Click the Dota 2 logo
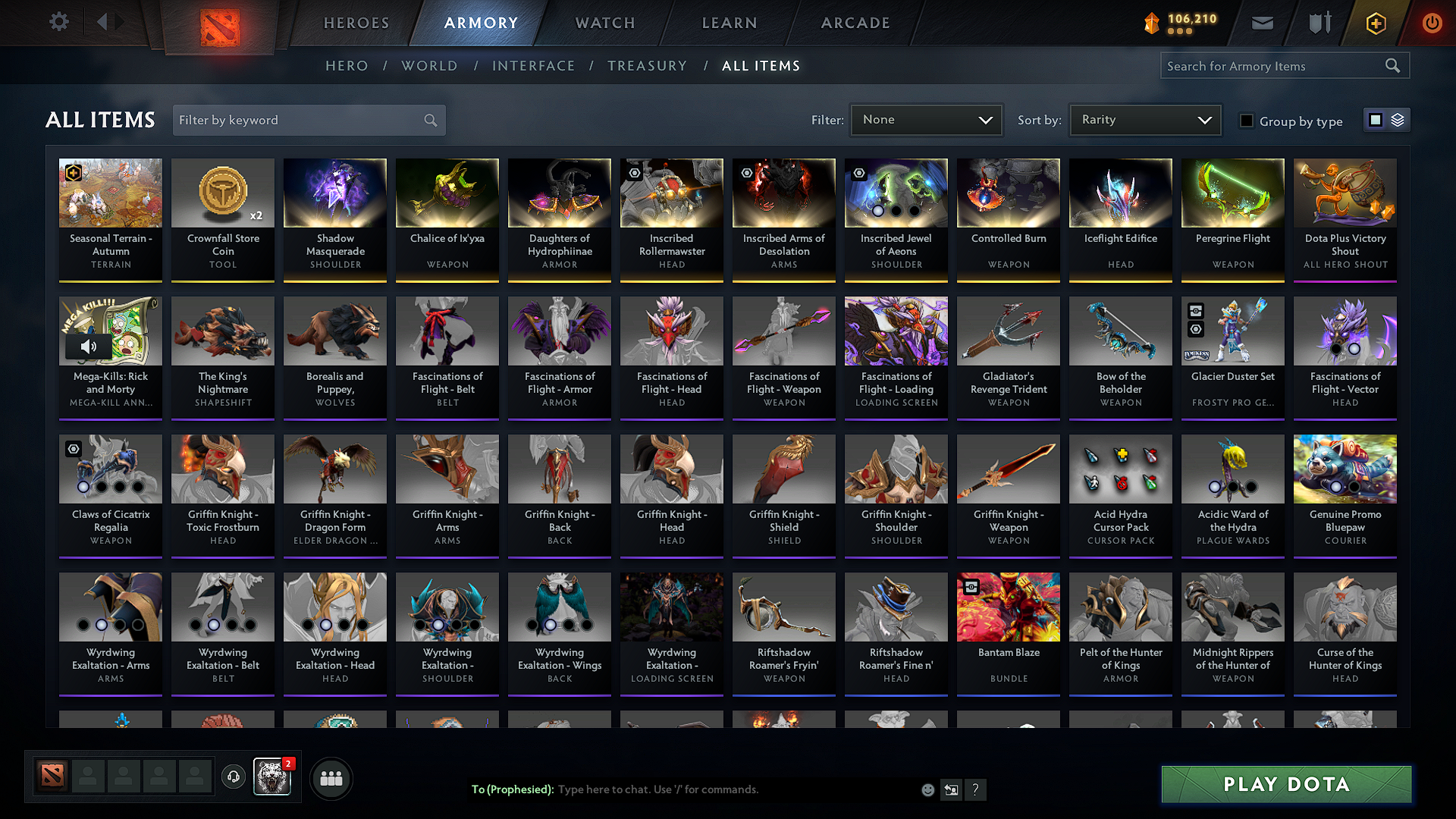1456x819 pixels. (x=220, y=22)
